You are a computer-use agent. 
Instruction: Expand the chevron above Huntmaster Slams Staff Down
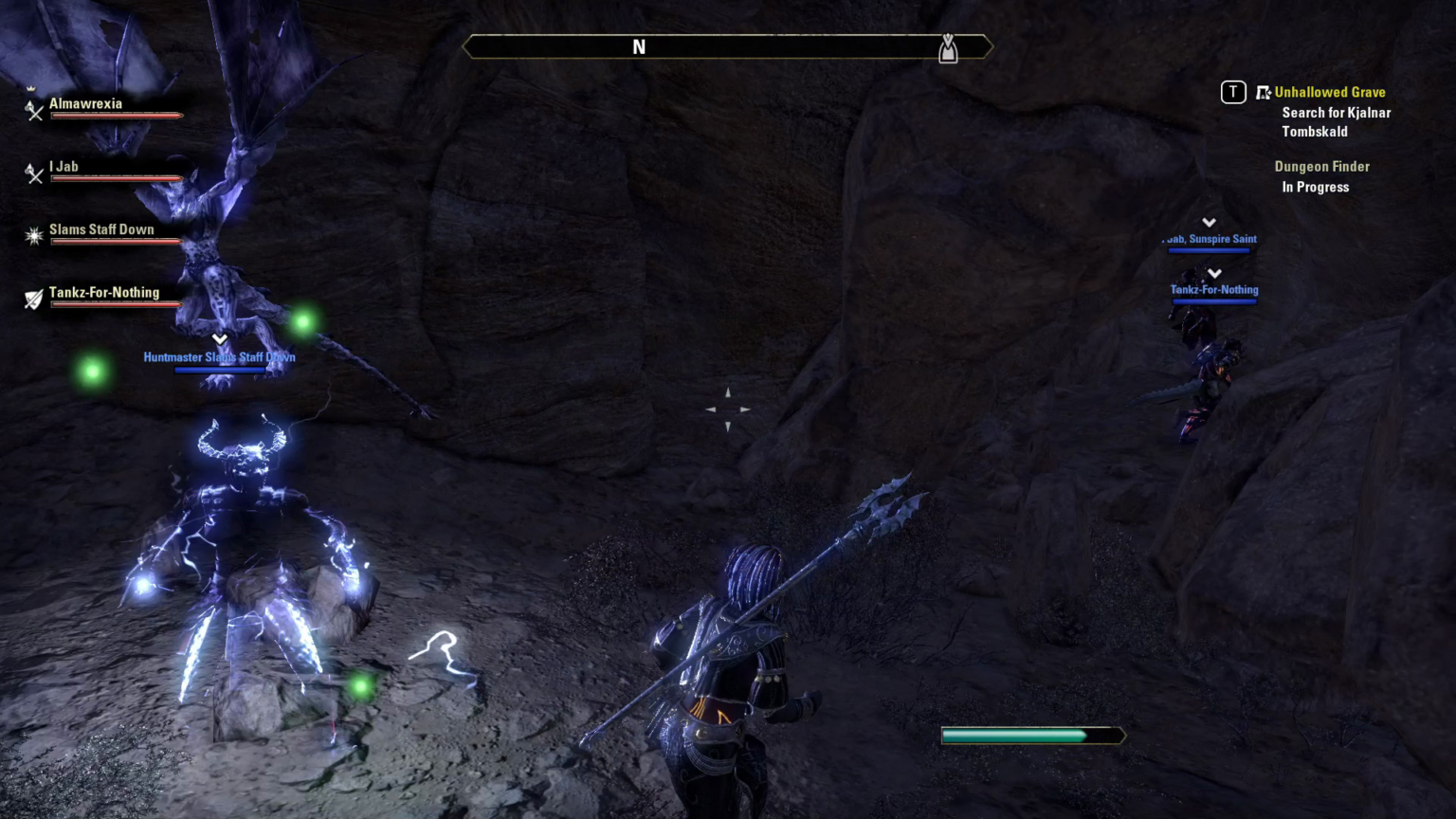pyautogui.click(x=219, y=338)
